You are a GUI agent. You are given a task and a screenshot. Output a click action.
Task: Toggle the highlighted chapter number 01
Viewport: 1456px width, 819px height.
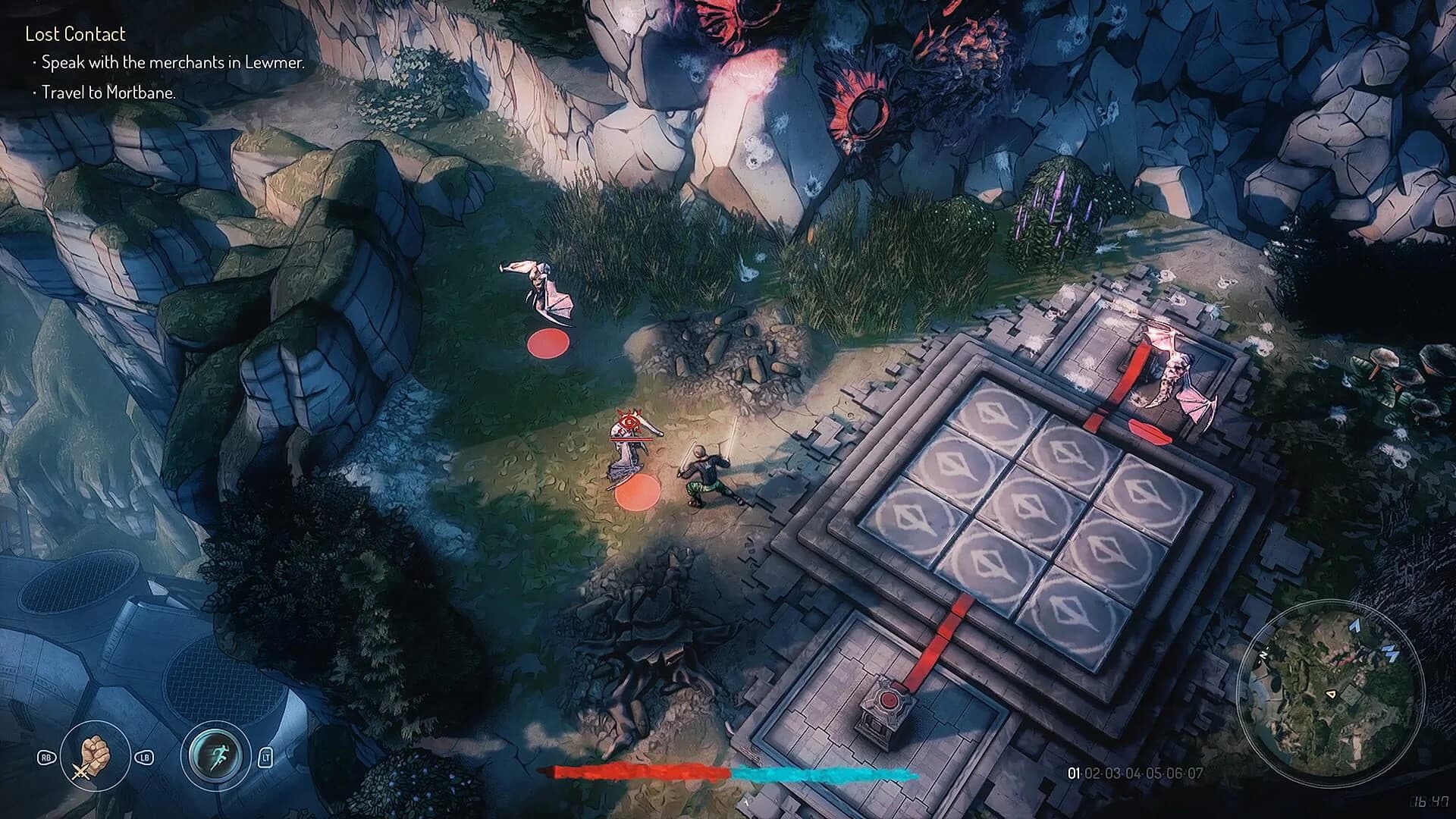[1075, 773]
